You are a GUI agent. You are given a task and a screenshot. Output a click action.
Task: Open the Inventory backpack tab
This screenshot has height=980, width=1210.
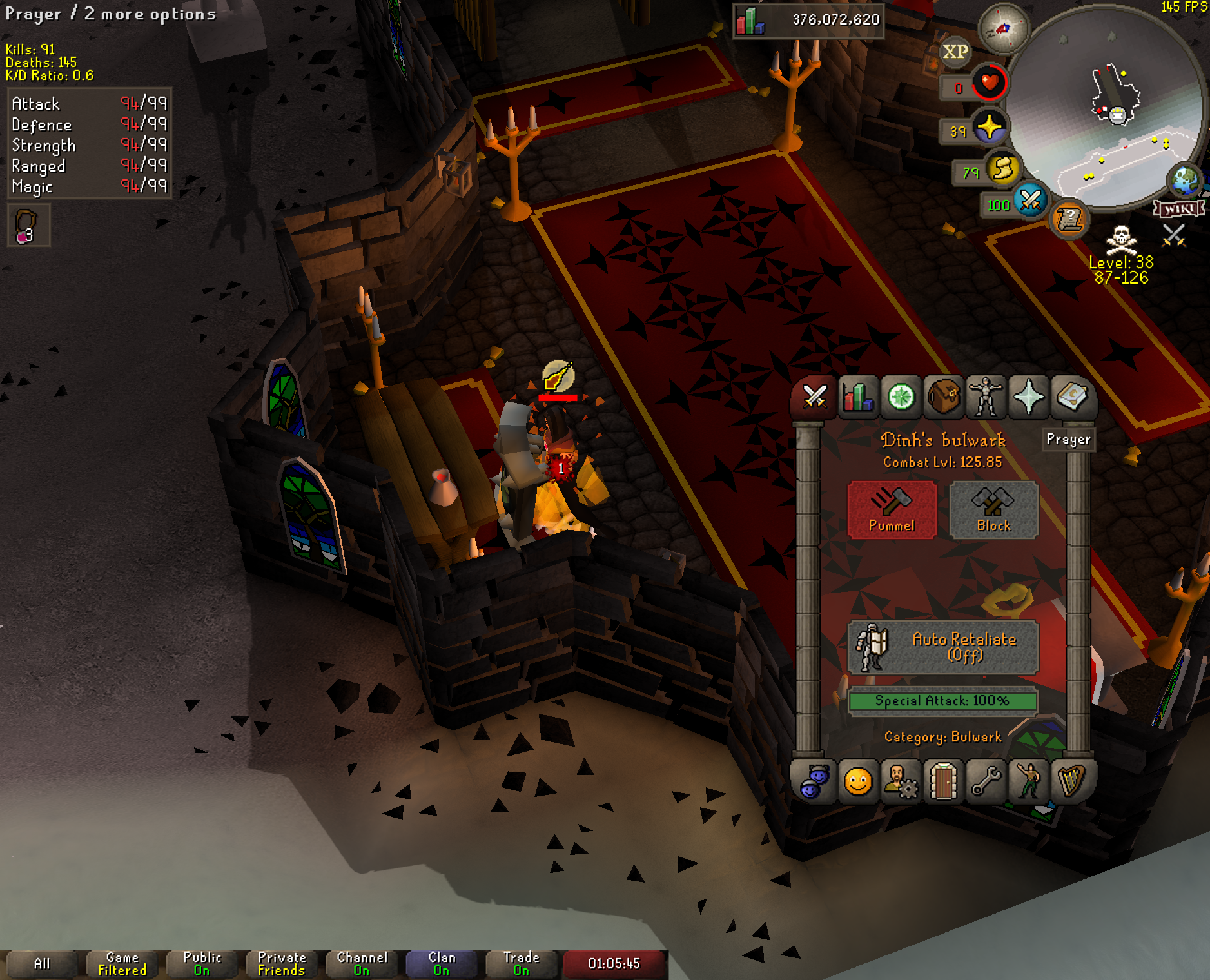click(944, 397)
